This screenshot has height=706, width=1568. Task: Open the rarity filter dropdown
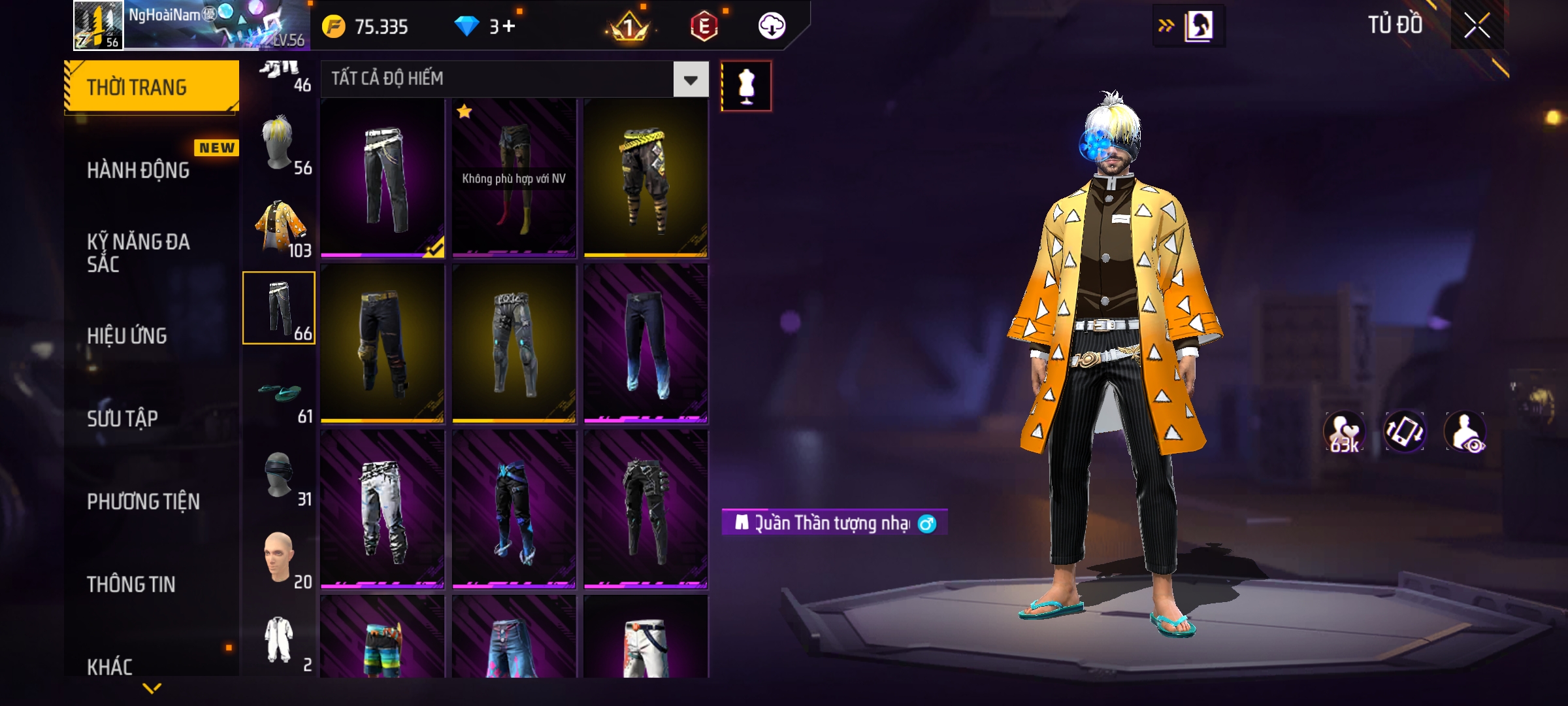click(x=691, y=80)
